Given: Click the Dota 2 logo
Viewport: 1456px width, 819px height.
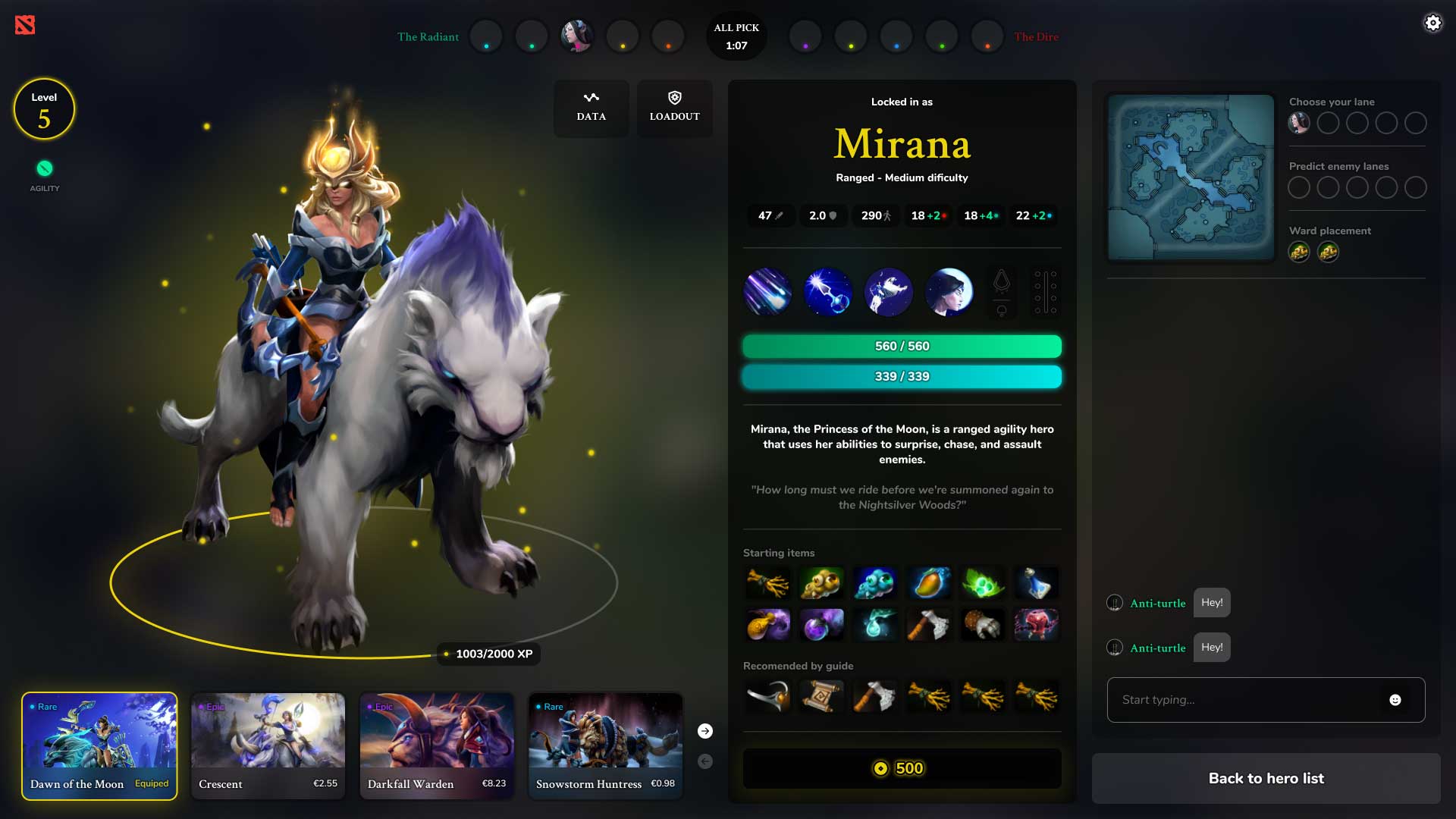Looking at the screenshot, I should click(25, 25).
